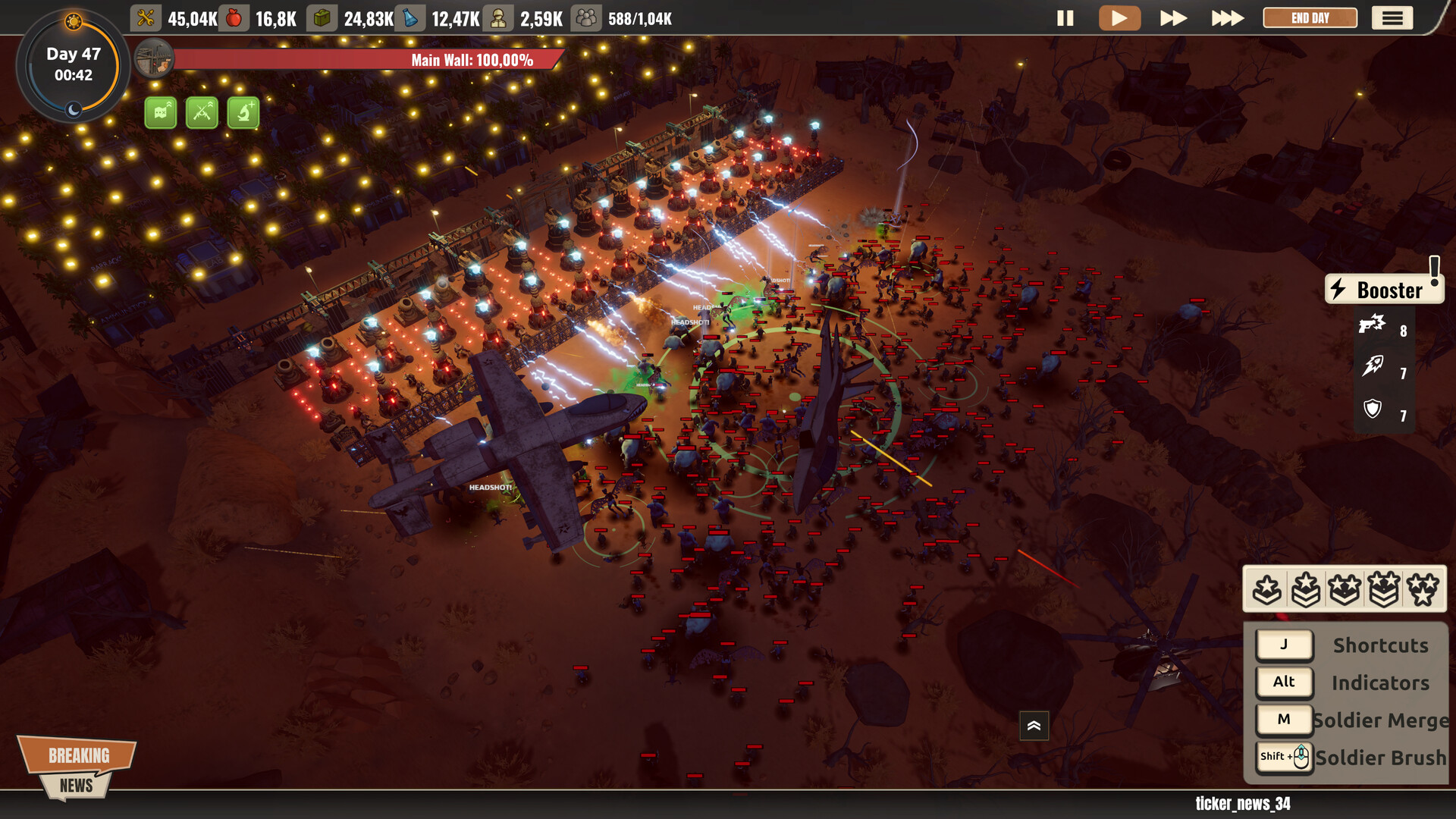
Task: Activate the shield defense booster
Action: (x=1373, y=409)
